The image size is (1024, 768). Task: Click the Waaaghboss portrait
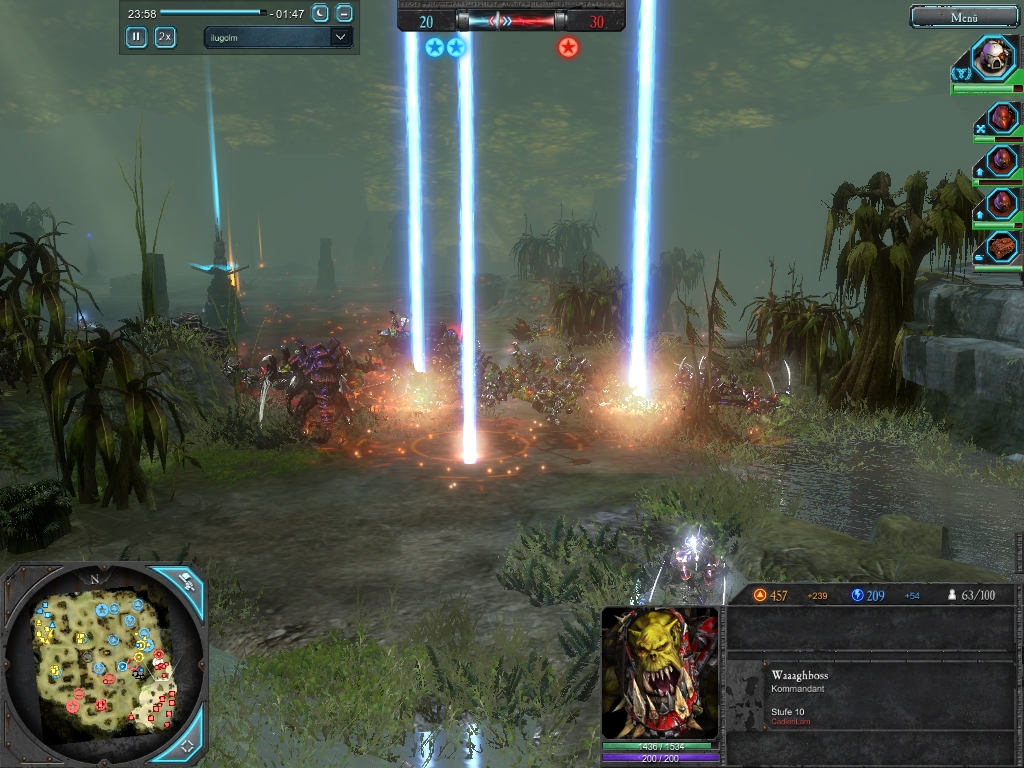660,672
